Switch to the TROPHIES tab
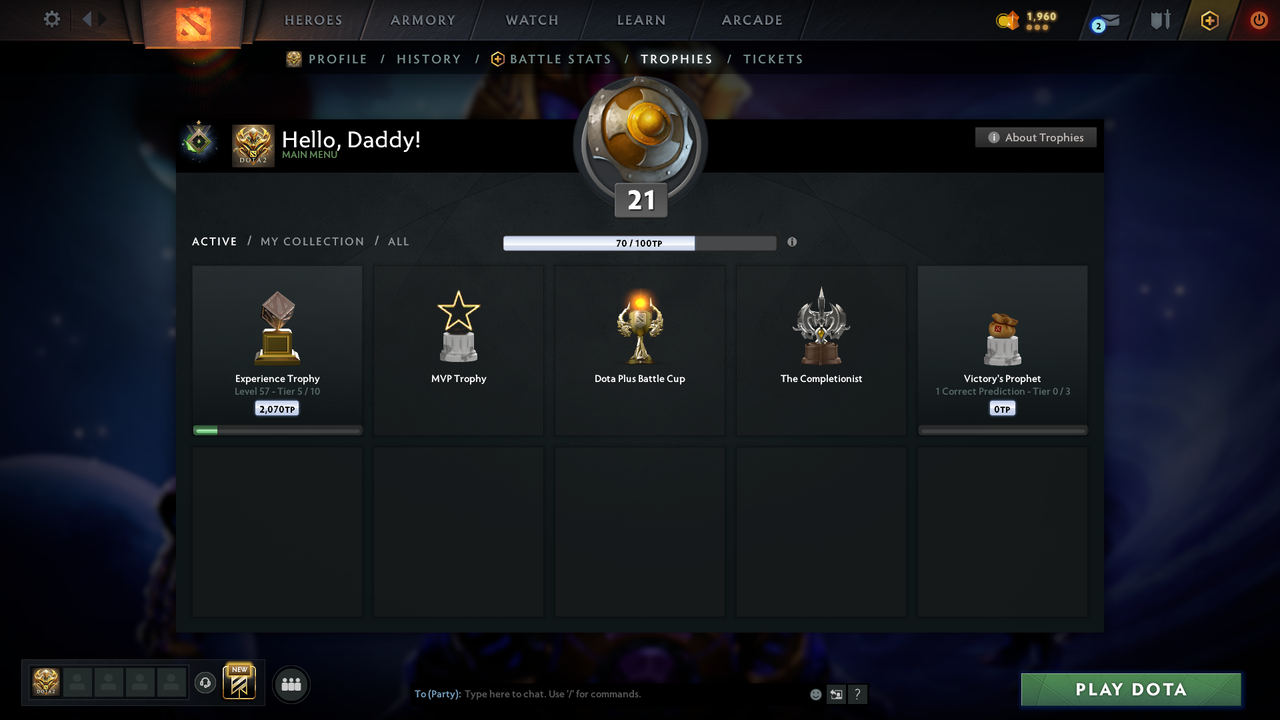Viewport: 1280px width, 720px height. tap(676, 59)
